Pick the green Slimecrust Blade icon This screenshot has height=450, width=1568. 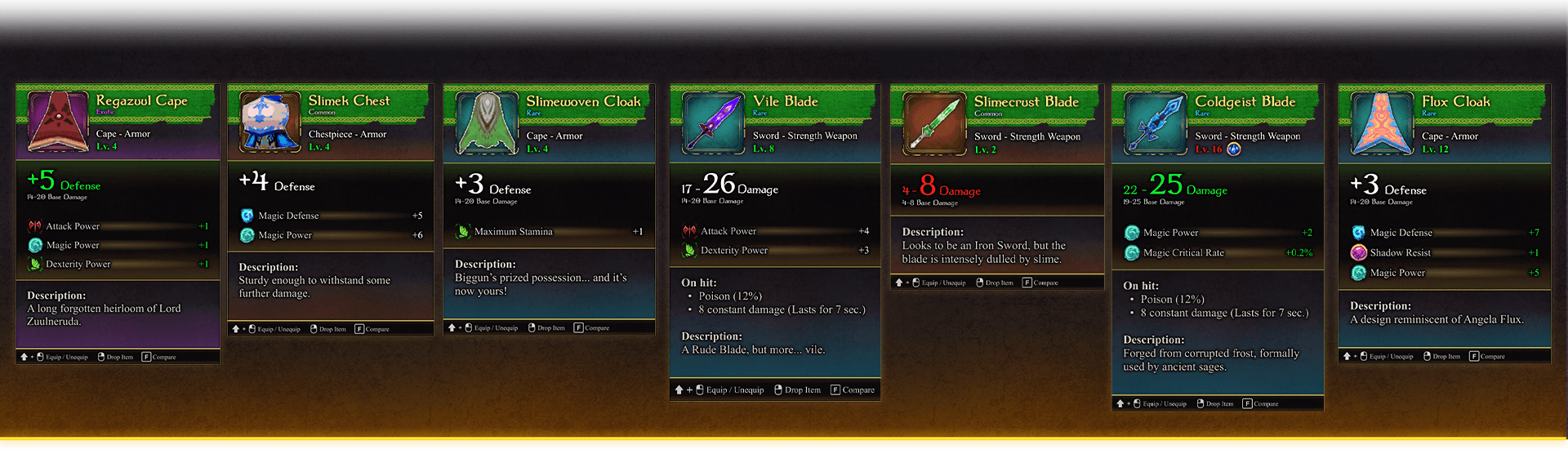click(x=933, y=124)
